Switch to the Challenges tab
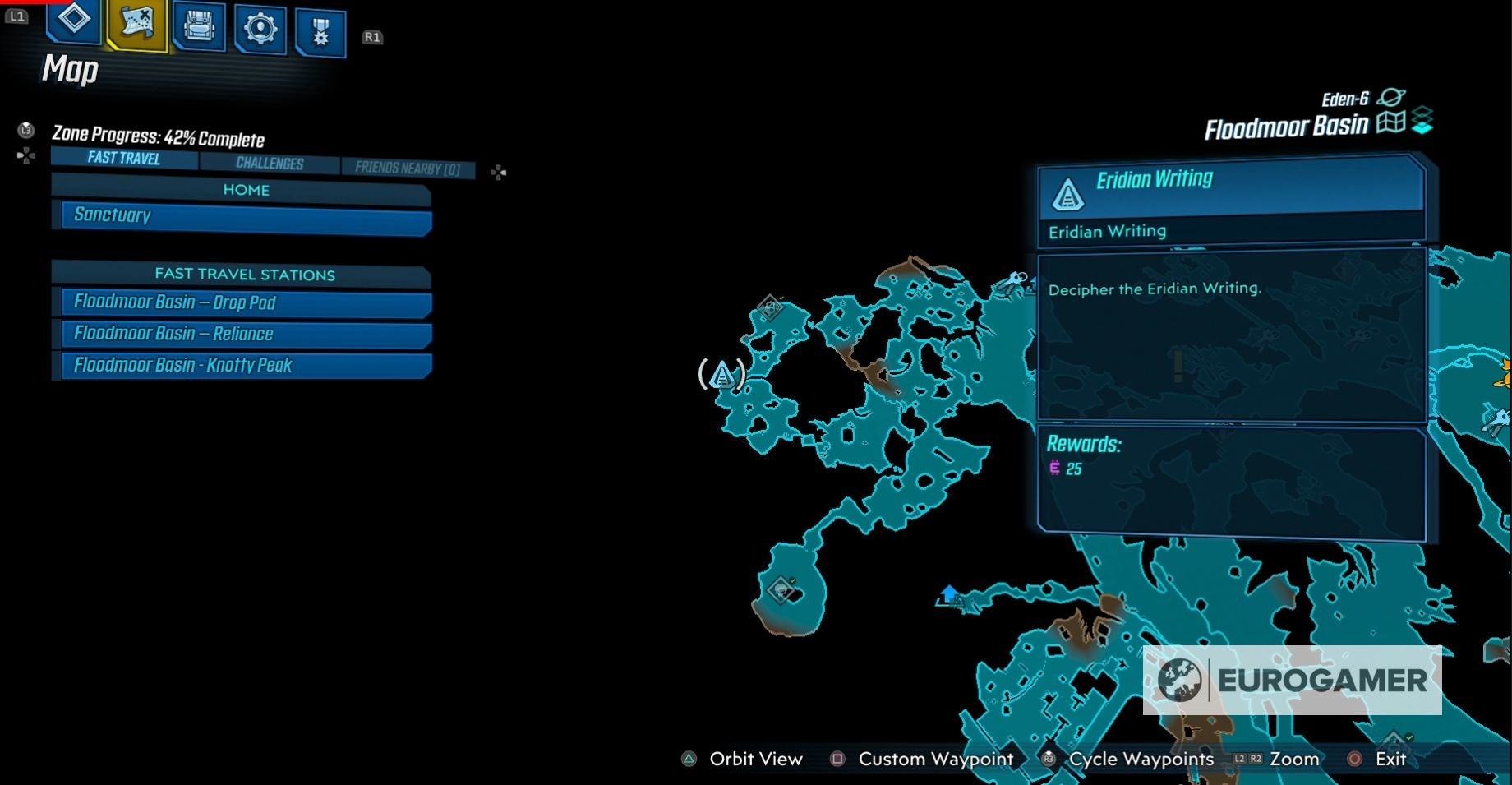 [x=270, y=163]
